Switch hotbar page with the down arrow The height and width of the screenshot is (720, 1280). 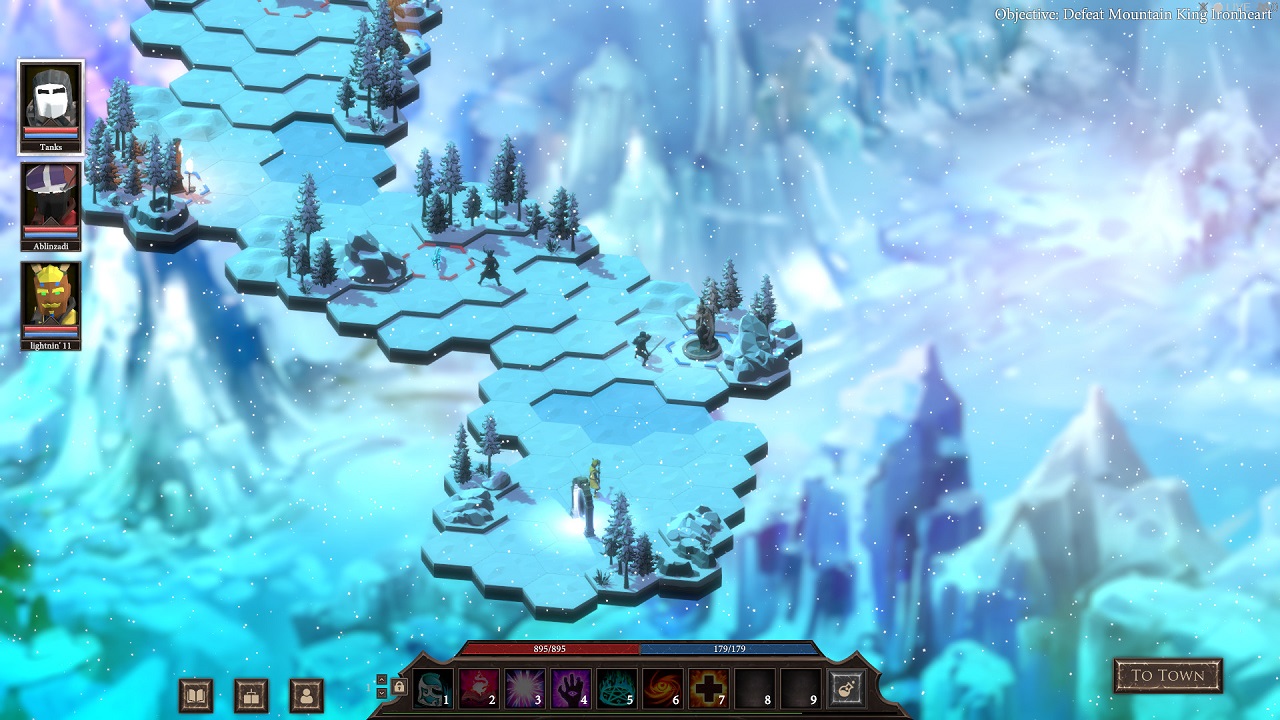tap(381, 693)
